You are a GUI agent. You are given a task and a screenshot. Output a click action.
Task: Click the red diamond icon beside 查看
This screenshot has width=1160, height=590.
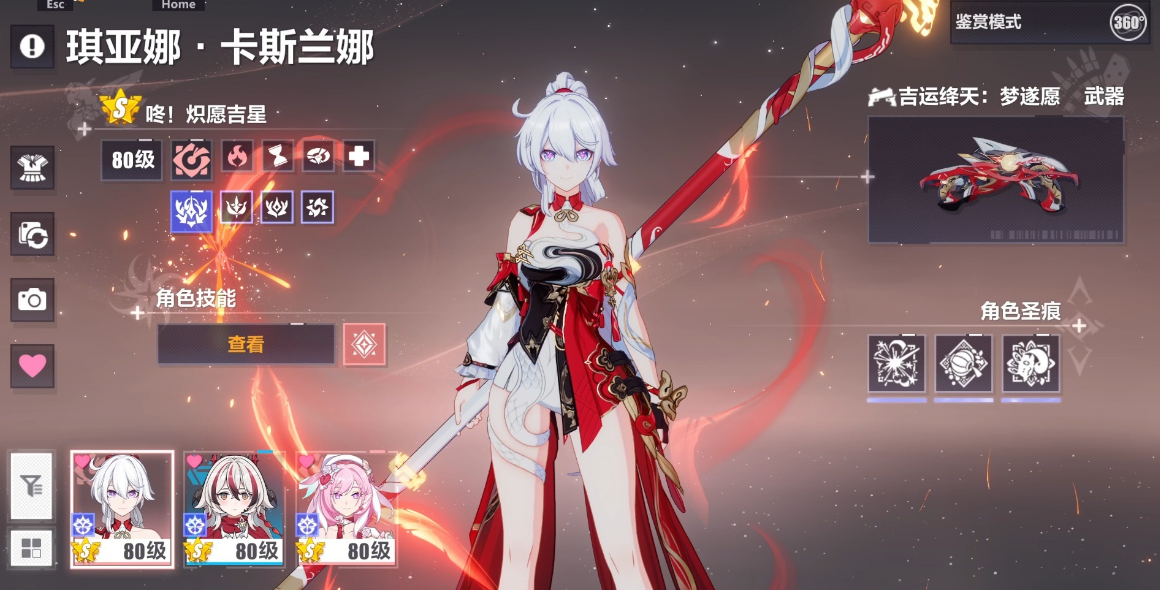coord(364,344)
